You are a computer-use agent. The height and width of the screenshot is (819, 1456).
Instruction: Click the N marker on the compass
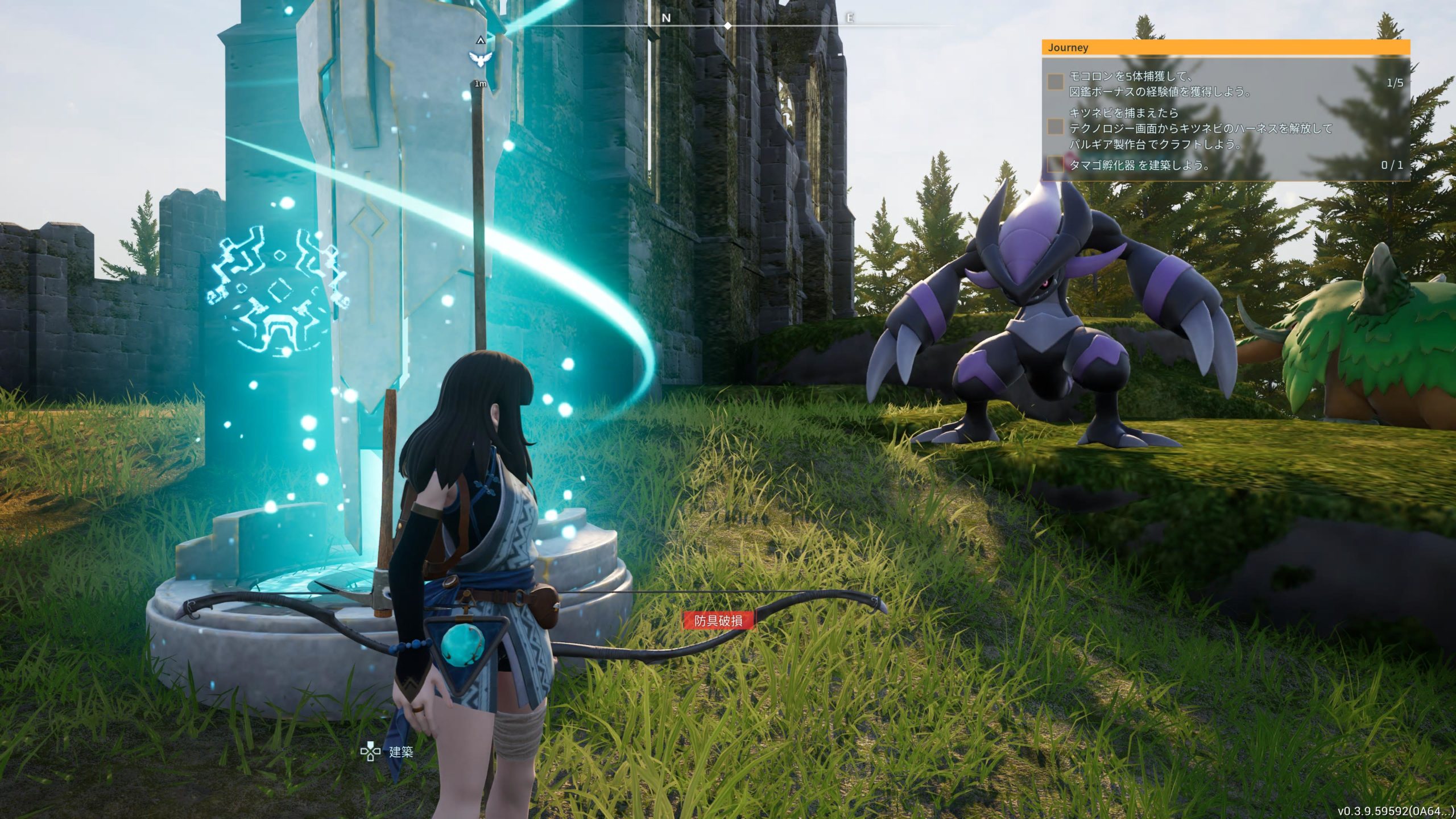[666, 18]
